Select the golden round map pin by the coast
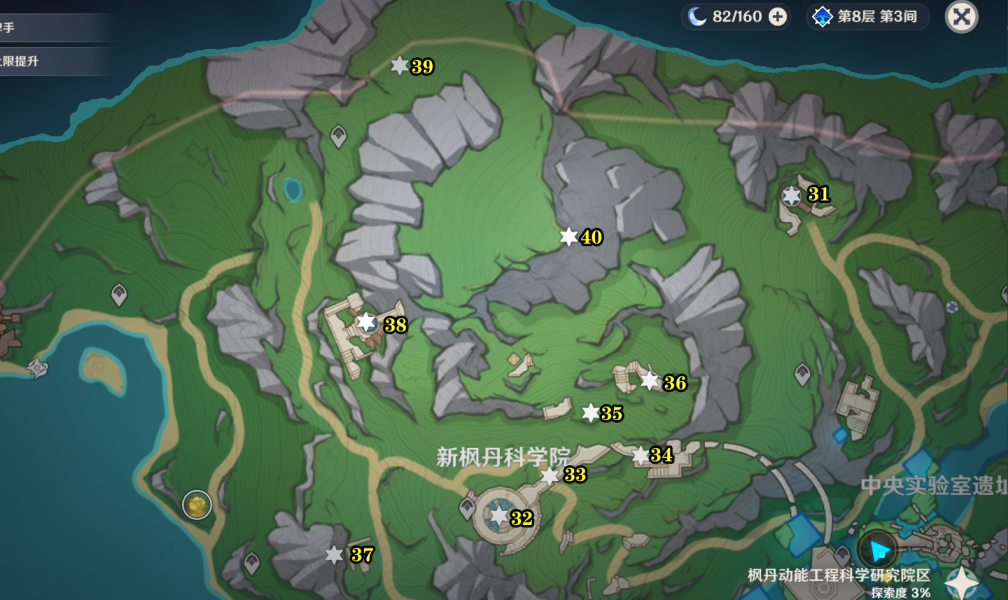Image resolution: width=1008 pixels, height=600 pixels. point(197,504)
